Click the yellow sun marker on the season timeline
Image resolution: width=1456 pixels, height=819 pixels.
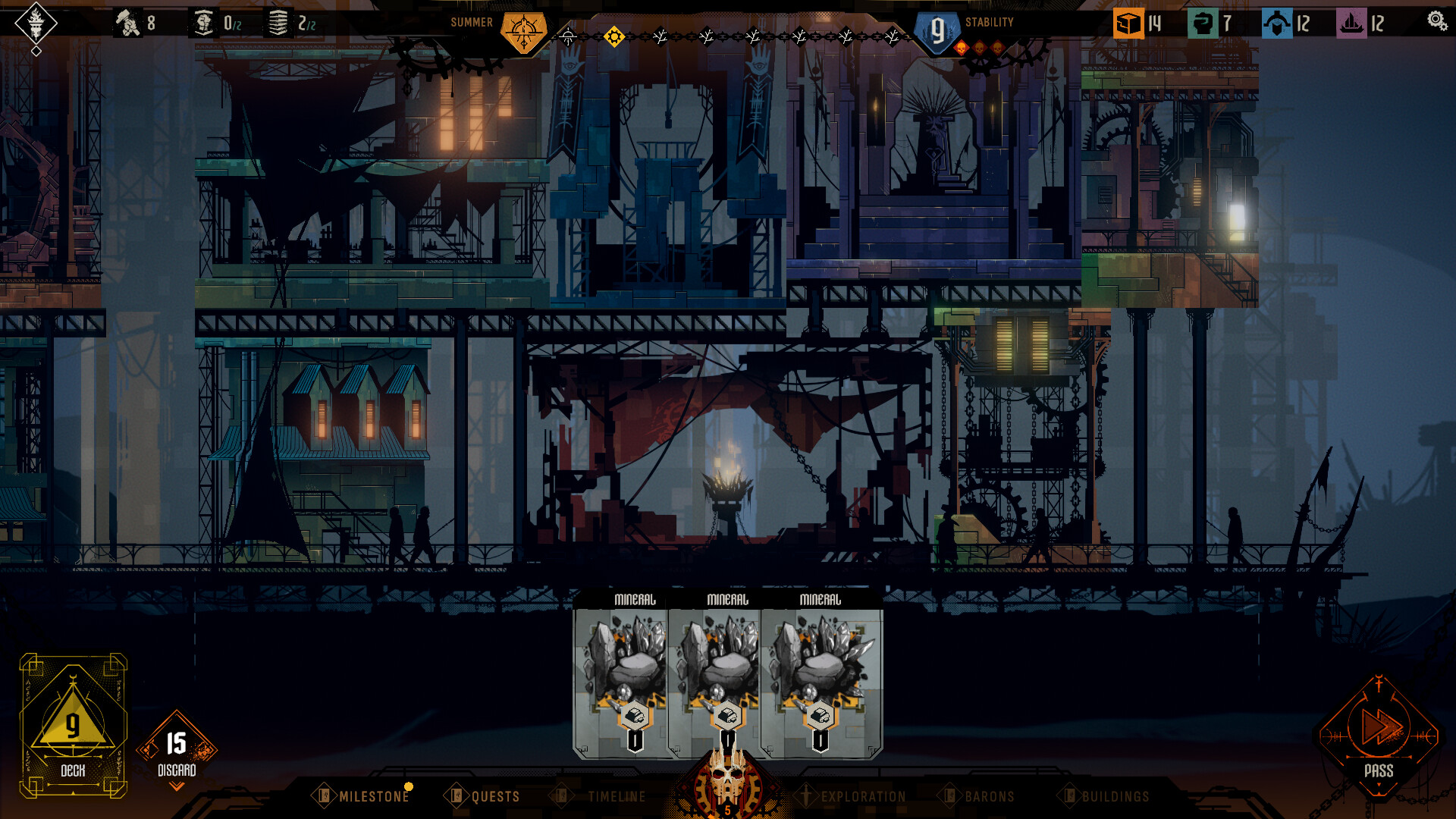pos(614,34)
